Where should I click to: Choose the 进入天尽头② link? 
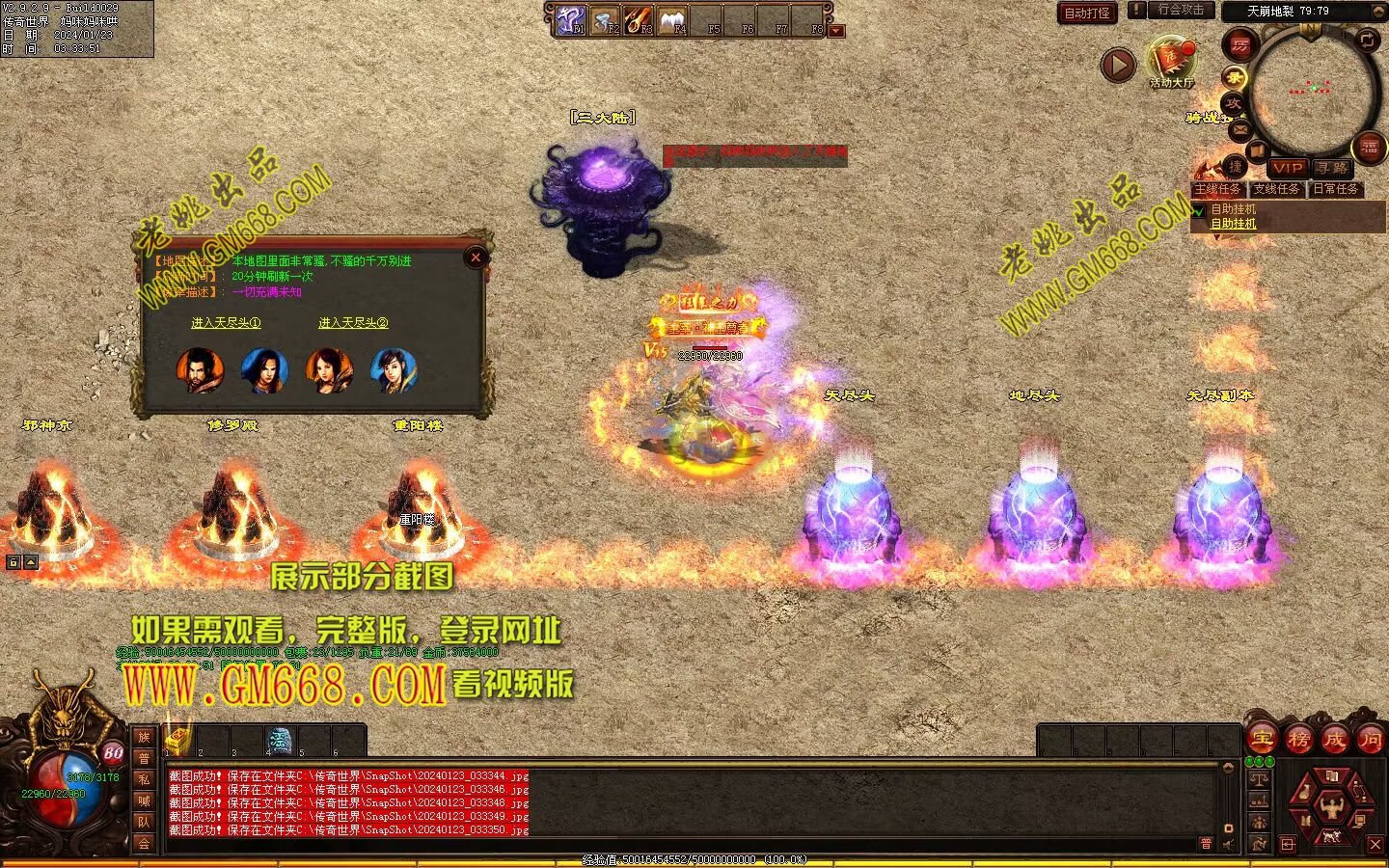(353, 323)
